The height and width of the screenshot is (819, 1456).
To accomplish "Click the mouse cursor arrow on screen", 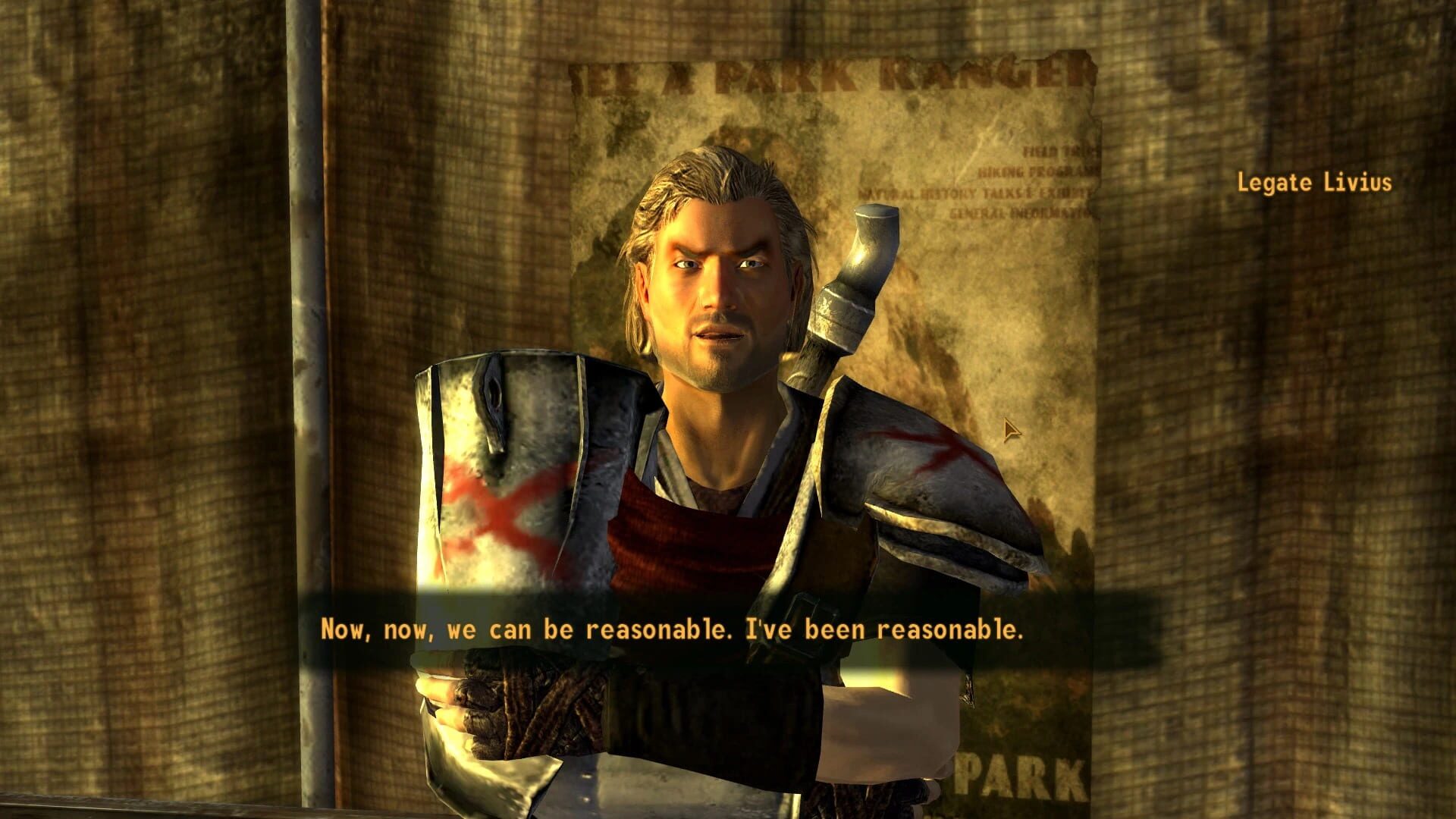I will point(1010,430).
